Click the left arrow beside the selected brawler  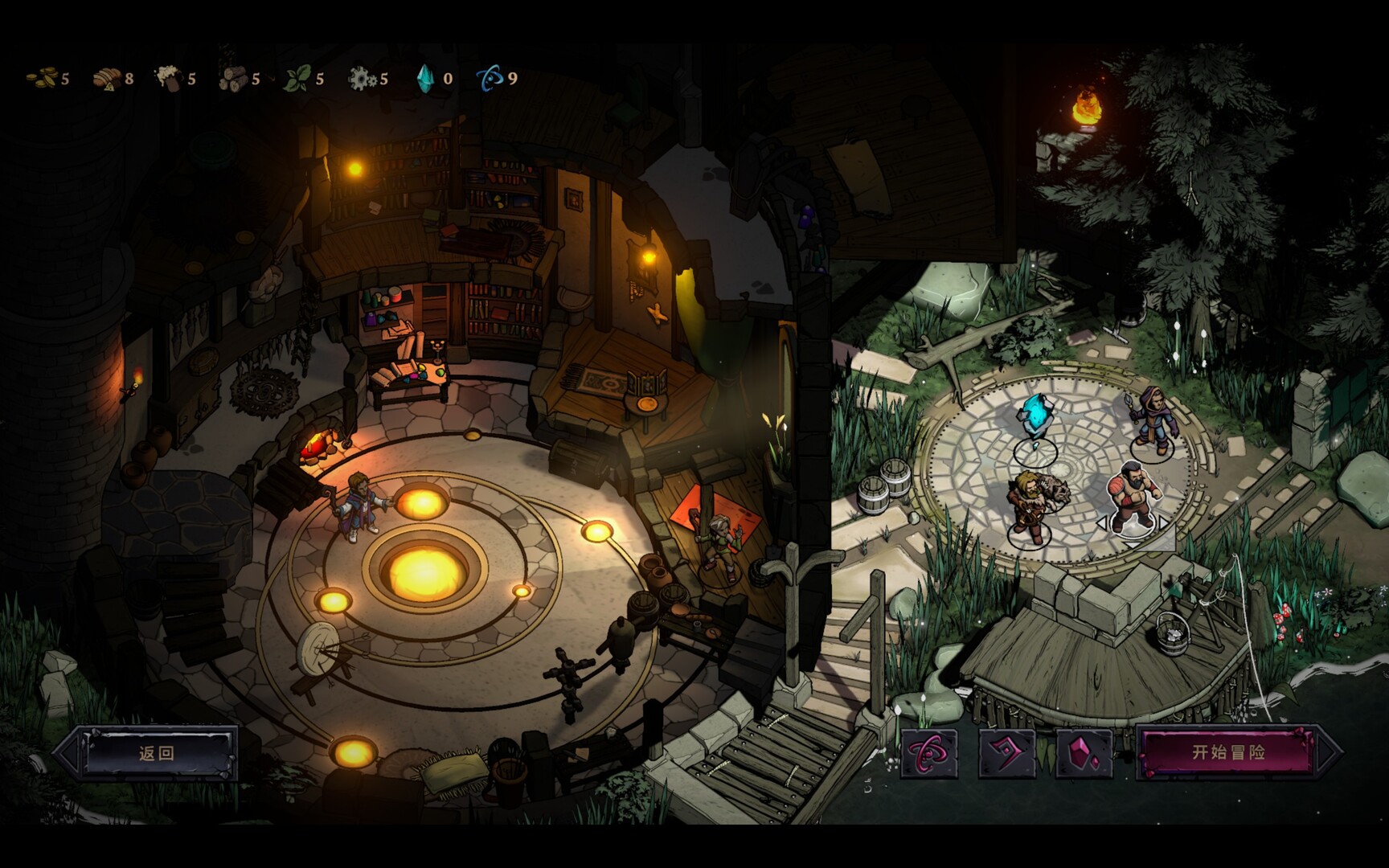coord(1101,523)
